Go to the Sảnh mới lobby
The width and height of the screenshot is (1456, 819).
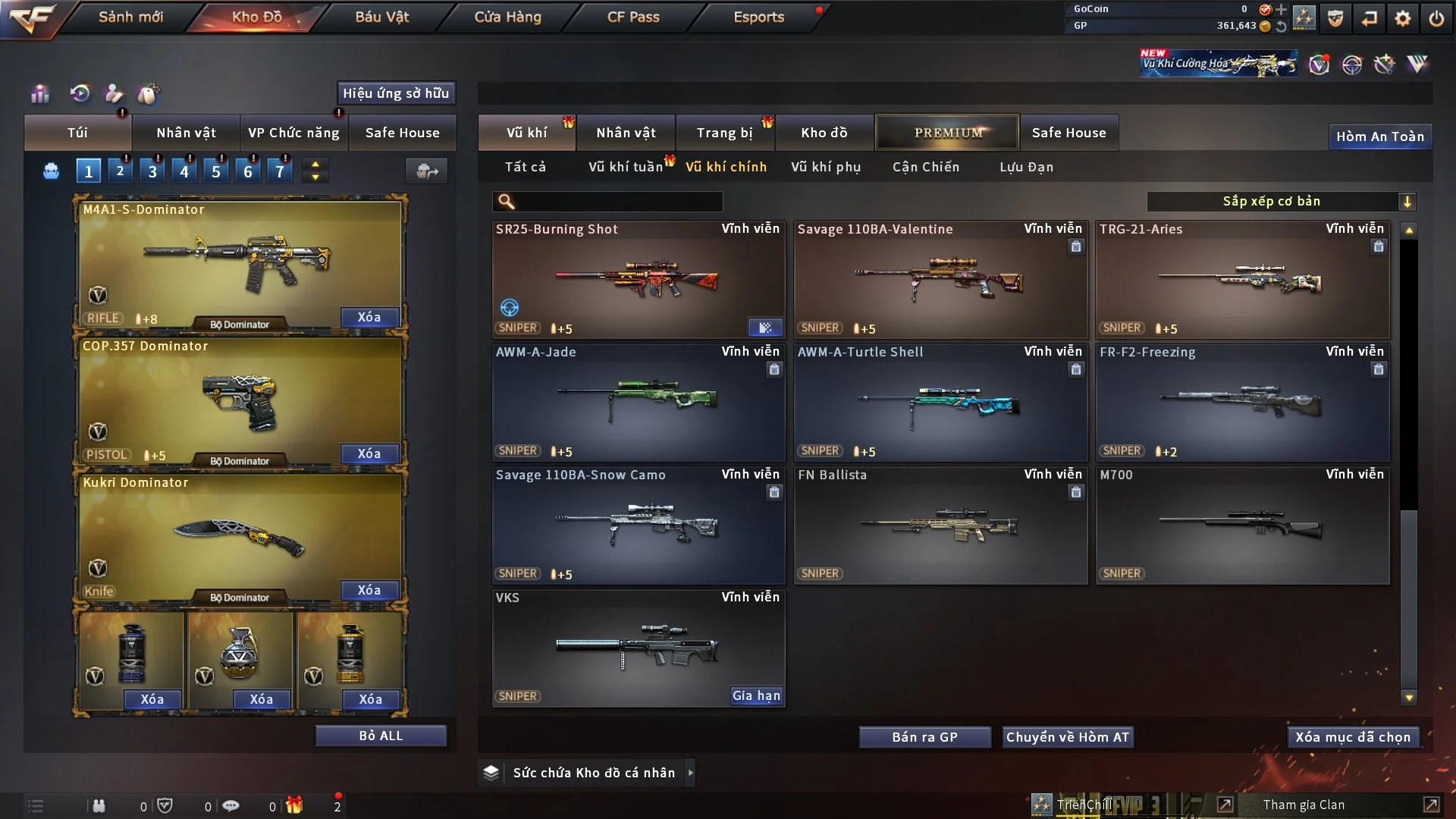pyautogui.click(x=130, y=17)
